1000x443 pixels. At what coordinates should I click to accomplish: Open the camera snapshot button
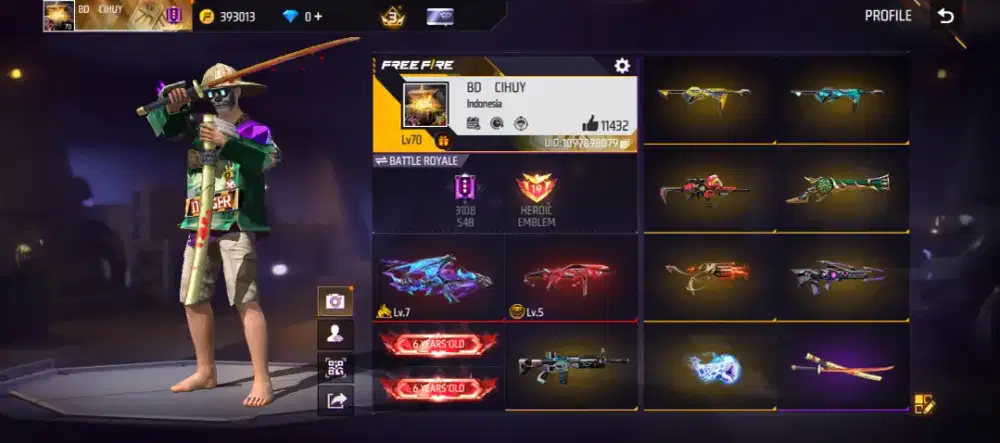click(334, 300)
